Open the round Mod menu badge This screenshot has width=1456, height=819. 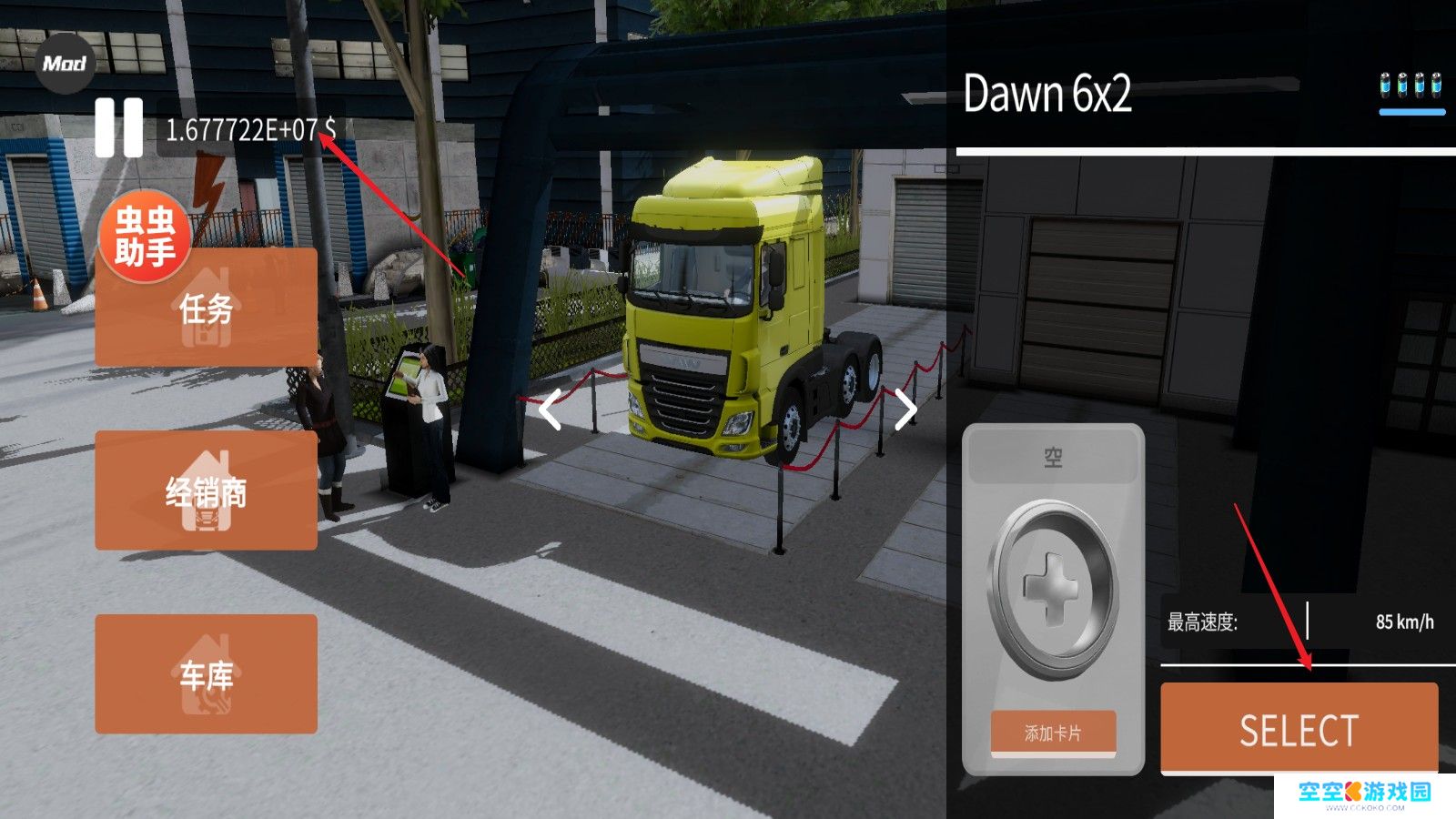pyautogui.click(x=65, y=64)
